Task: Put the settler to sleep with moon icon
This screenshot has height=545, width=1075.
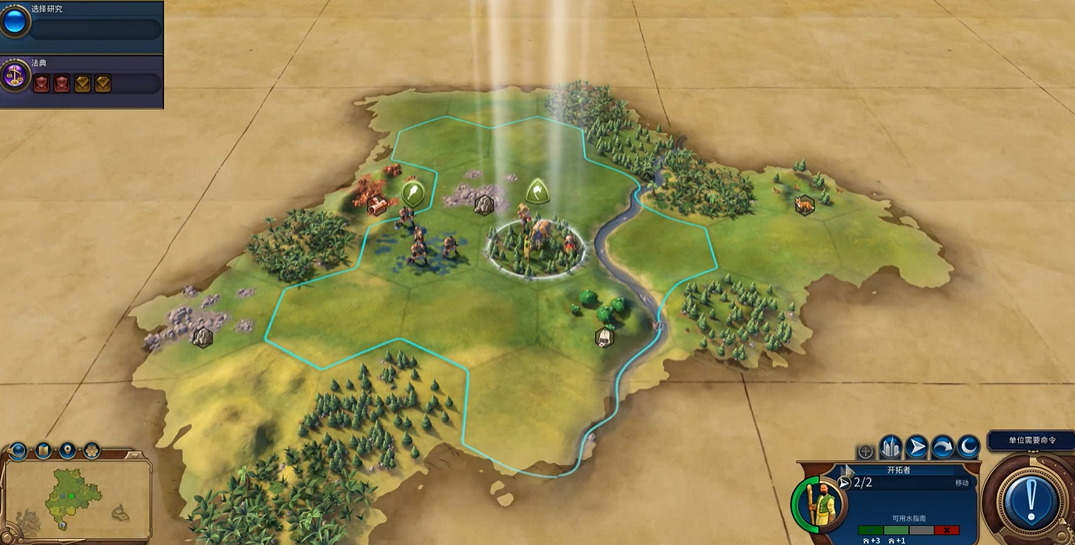Action: 968,447
